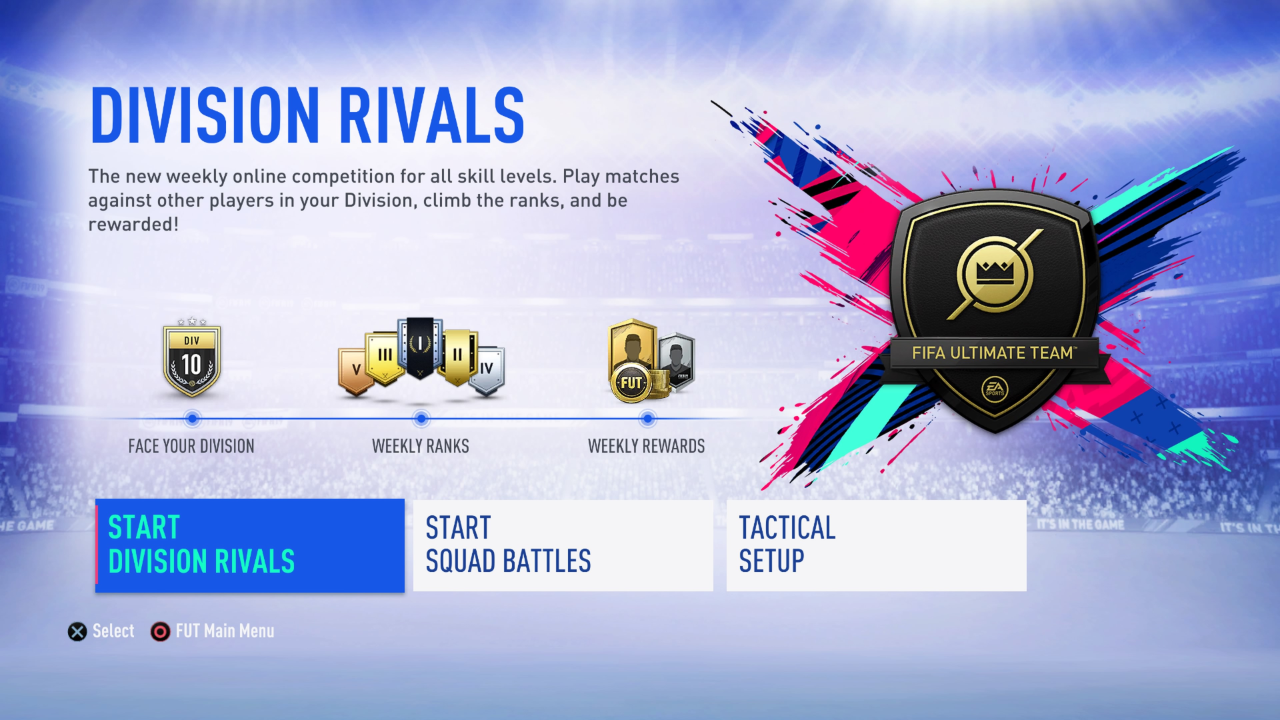Click Start Division Rivals
The image size is (1280, 720).
pos(249,544)
